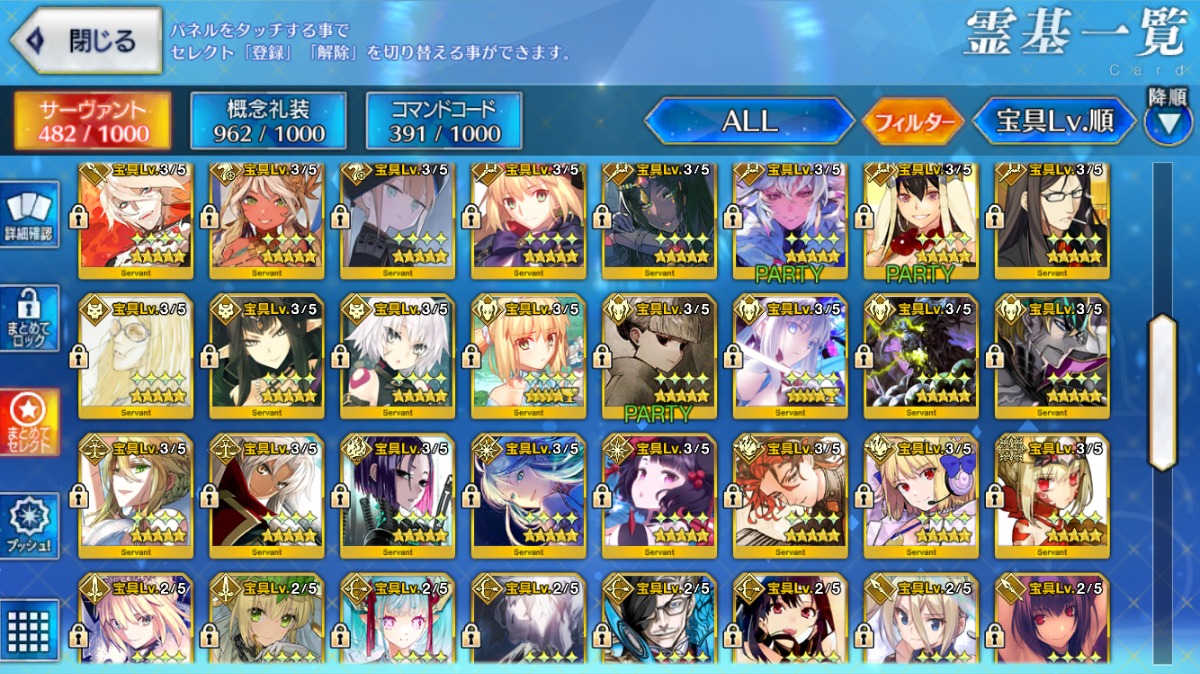
Task: Show the コマンドコード tab
Action: [444, 121]
